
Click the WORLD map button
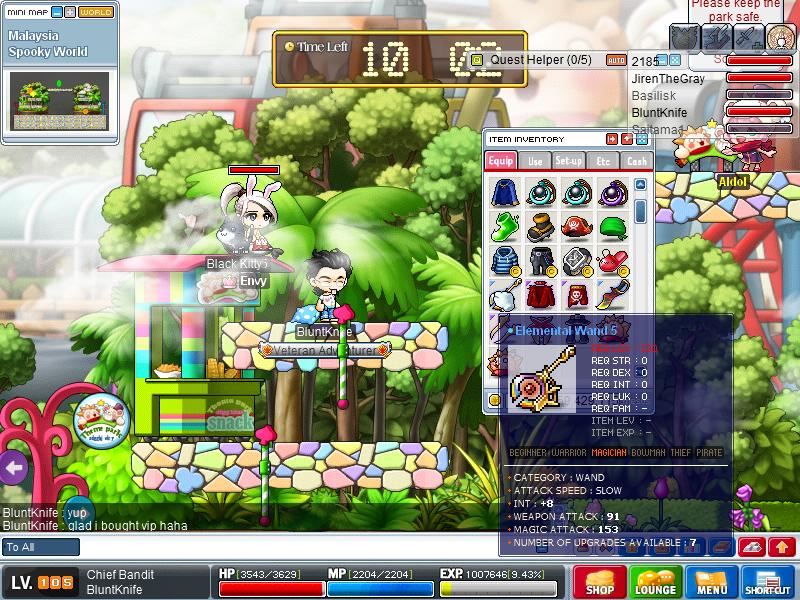[x=96, y=12]
